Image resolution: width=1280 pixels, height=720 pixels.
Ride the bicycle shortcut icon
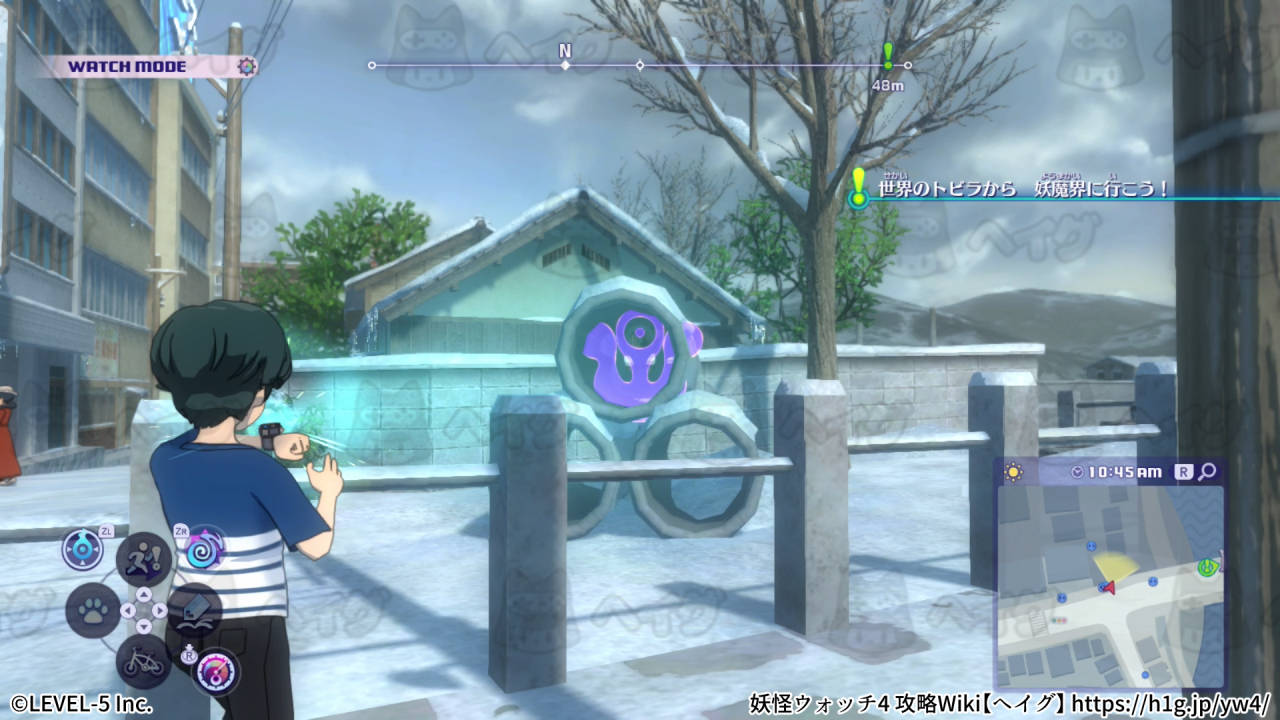(144, 660)
